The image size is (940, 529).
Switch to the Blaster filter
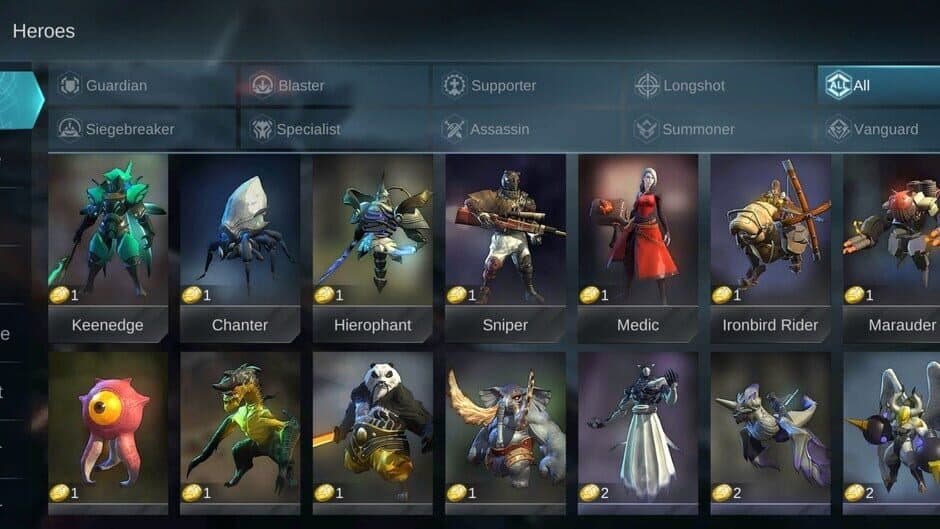tap(334, 86)
